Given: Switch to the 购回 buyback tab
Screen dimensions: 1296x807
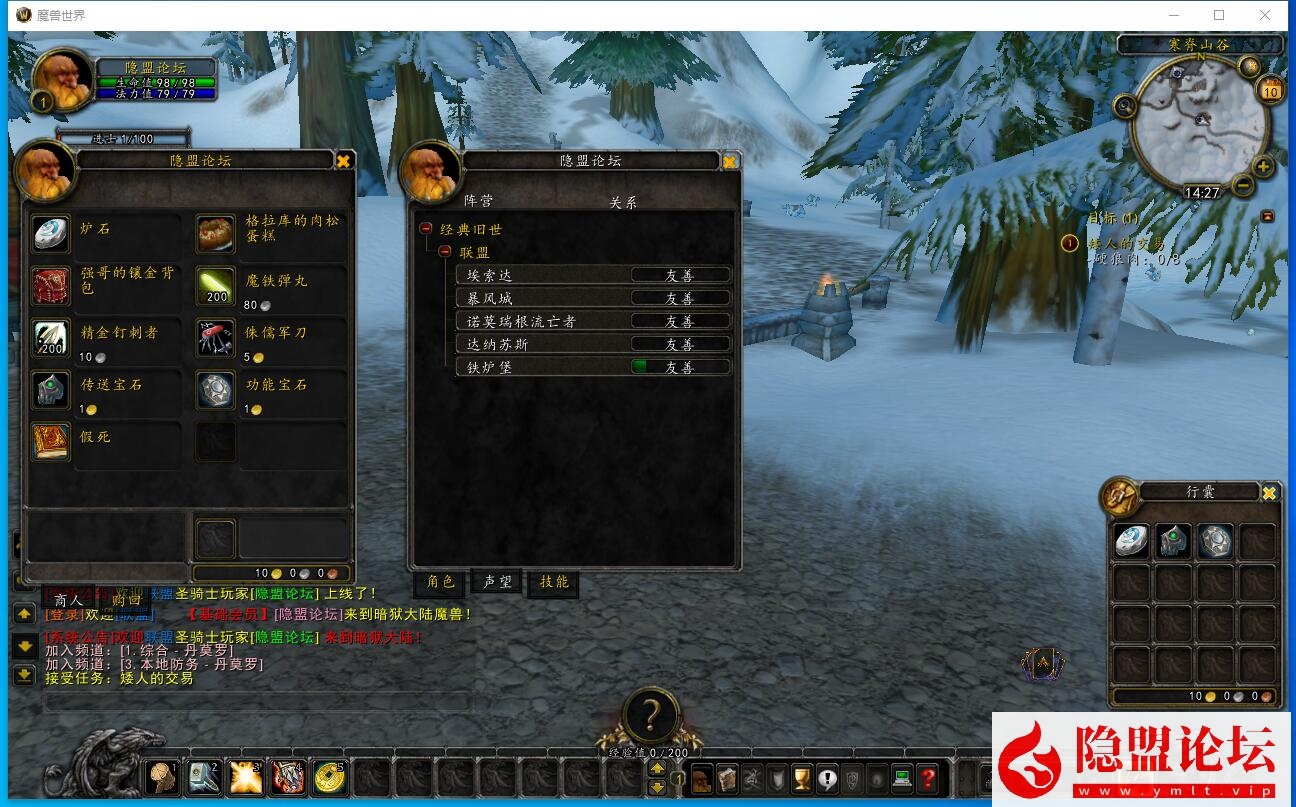Looking at the screenshot, I should (127, 600).
